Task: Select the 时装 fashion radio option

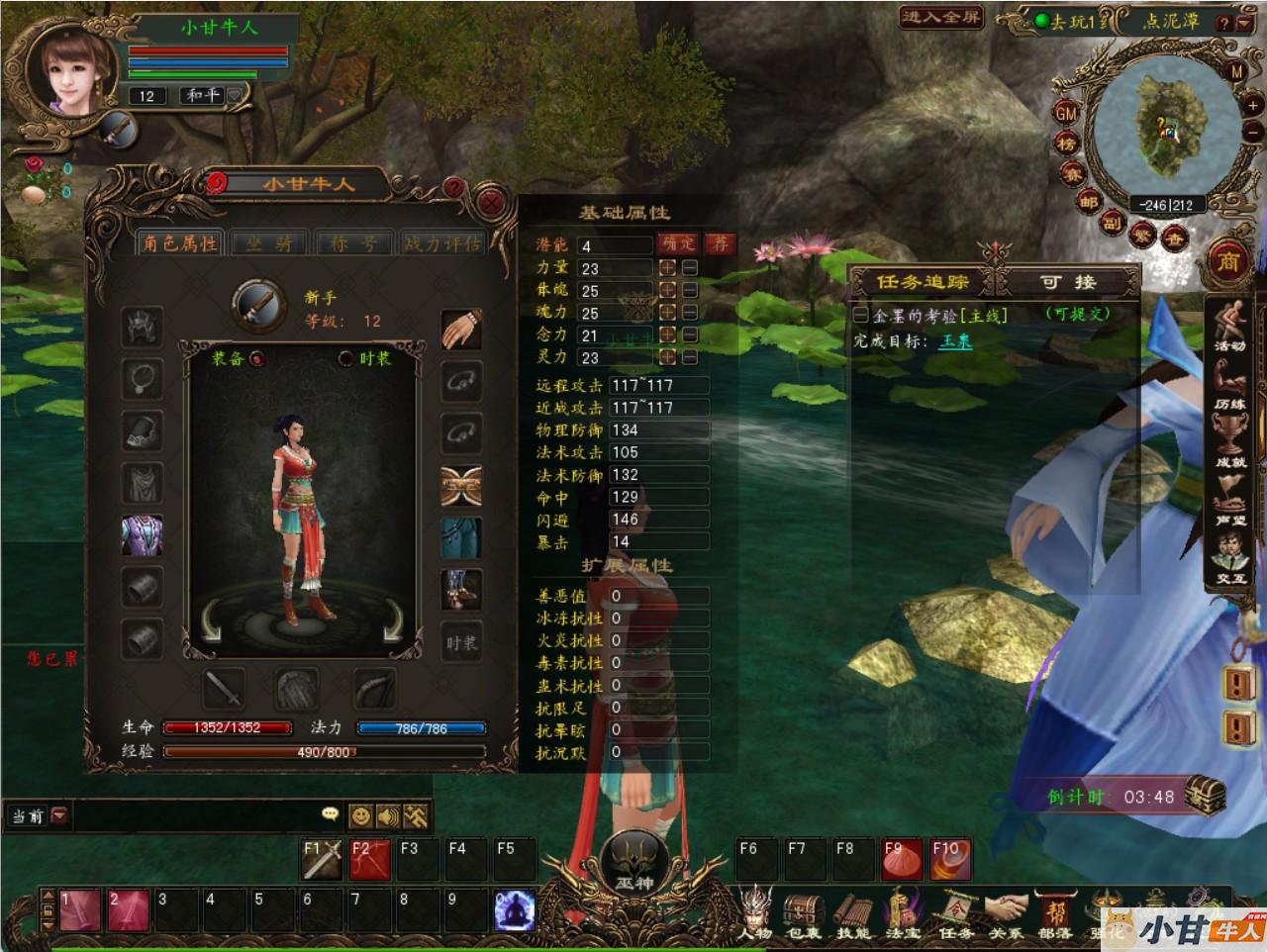Action: pos(346,358)
